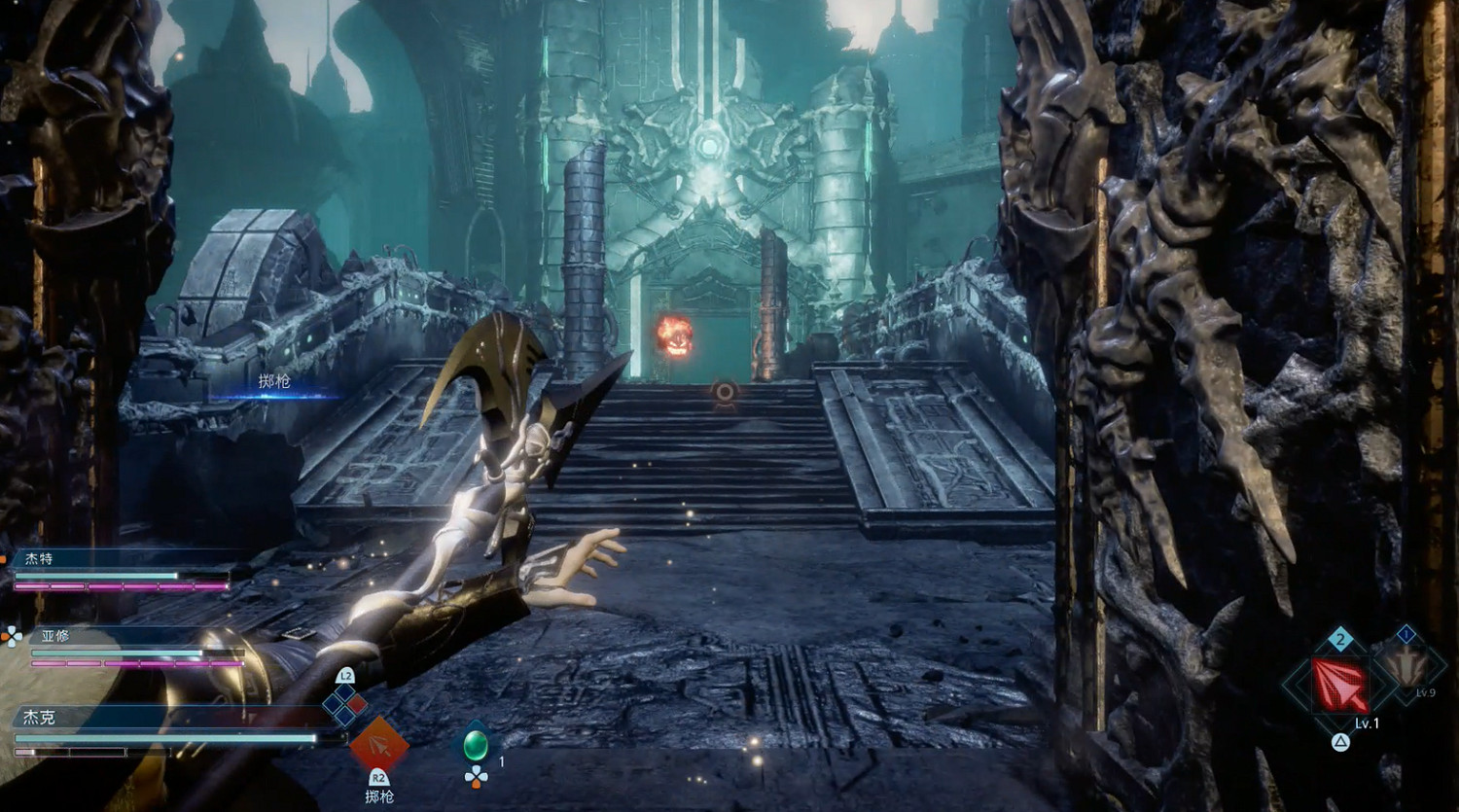Select the red Lv.1 spear job icon
The image size is (1459, 812).
click(x=1339, y=686)
